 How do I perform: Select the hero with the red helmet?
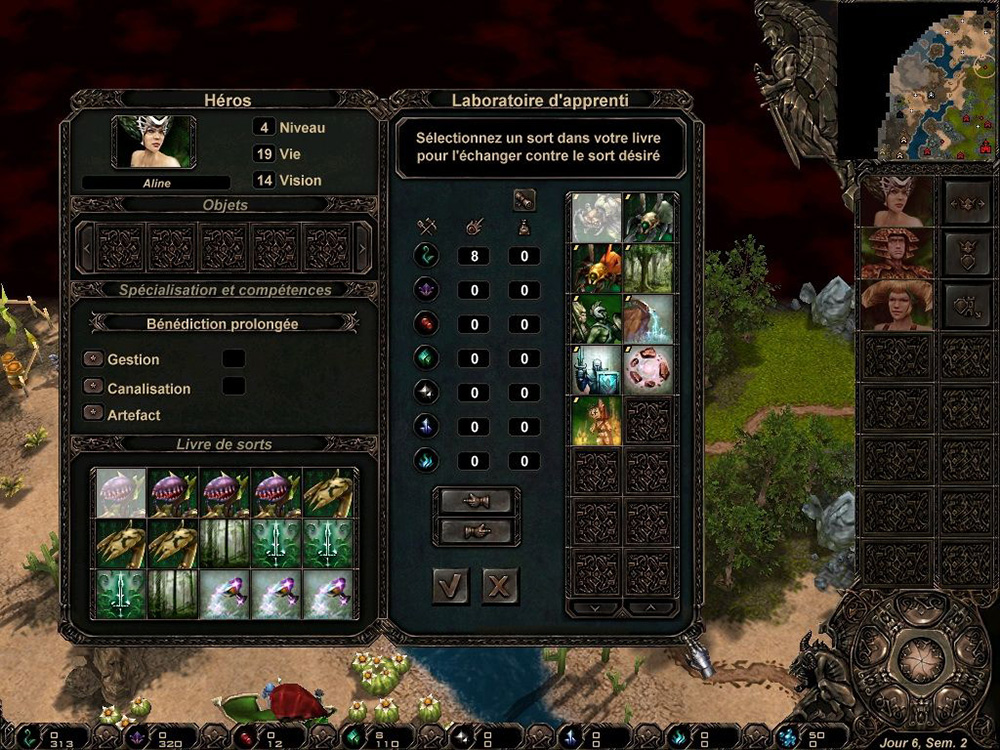point(897,254)
